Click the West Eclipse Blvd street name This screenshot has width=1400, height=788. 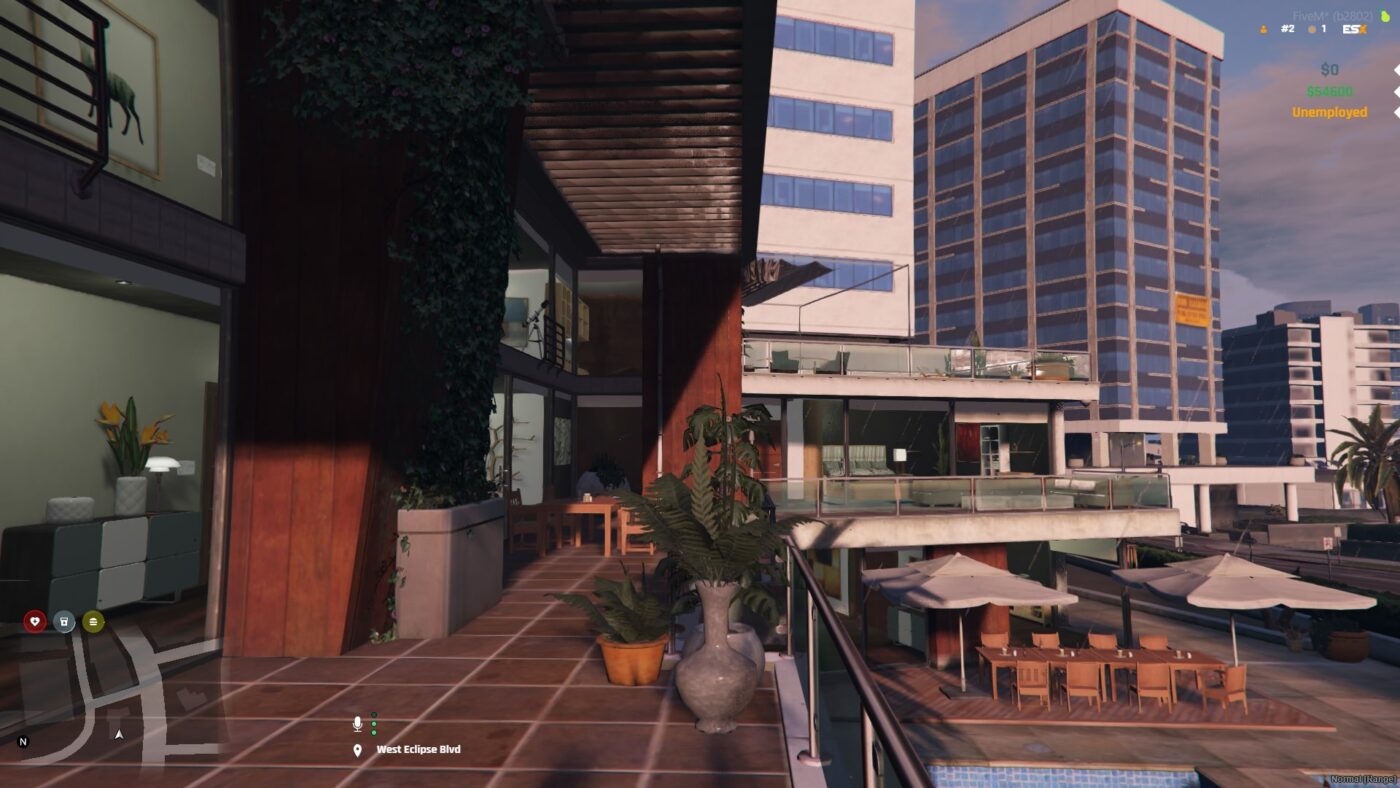click(418, 748)
